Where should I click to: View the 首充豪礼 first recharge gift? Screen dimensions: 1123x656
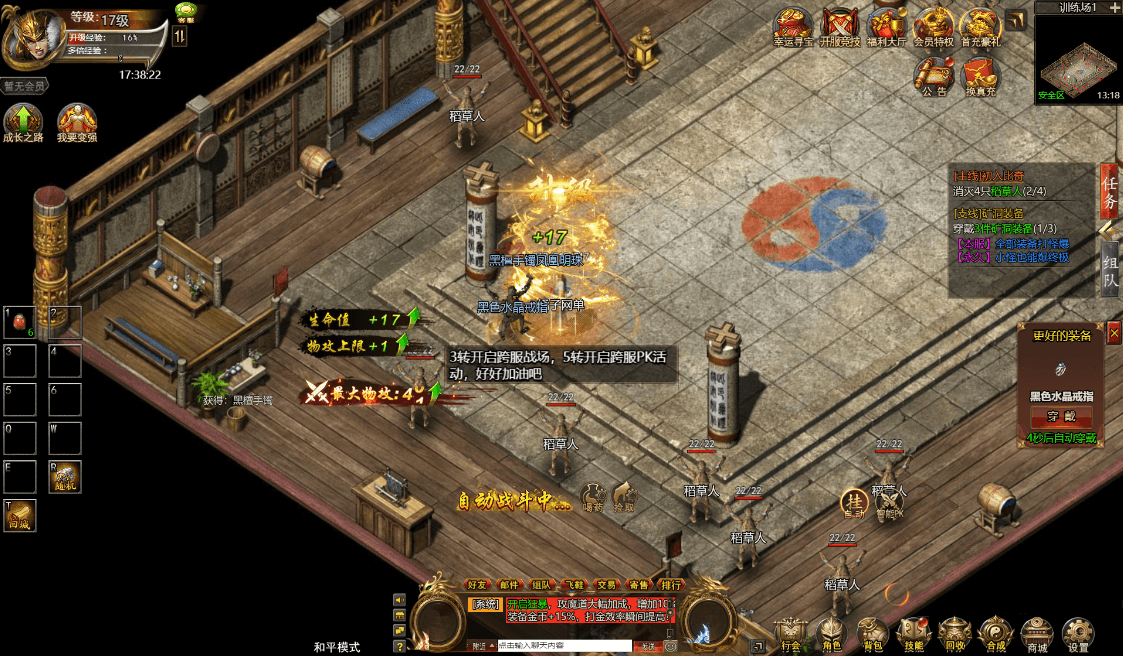(x=980, y=25)
